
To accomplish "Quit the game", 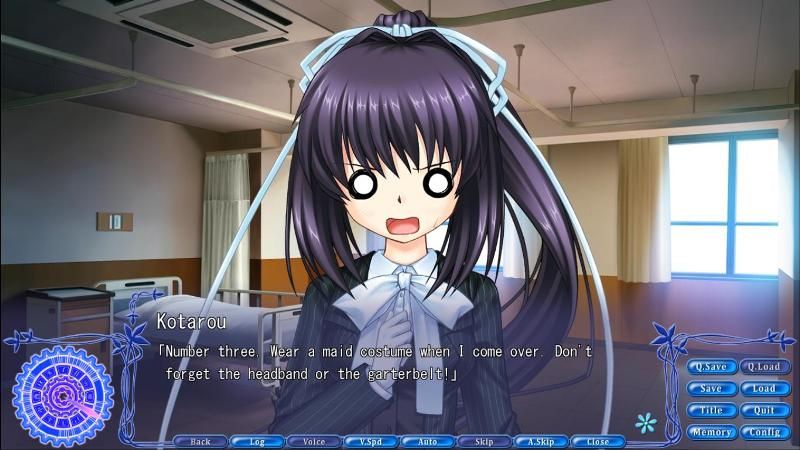I will coord(764,410).
